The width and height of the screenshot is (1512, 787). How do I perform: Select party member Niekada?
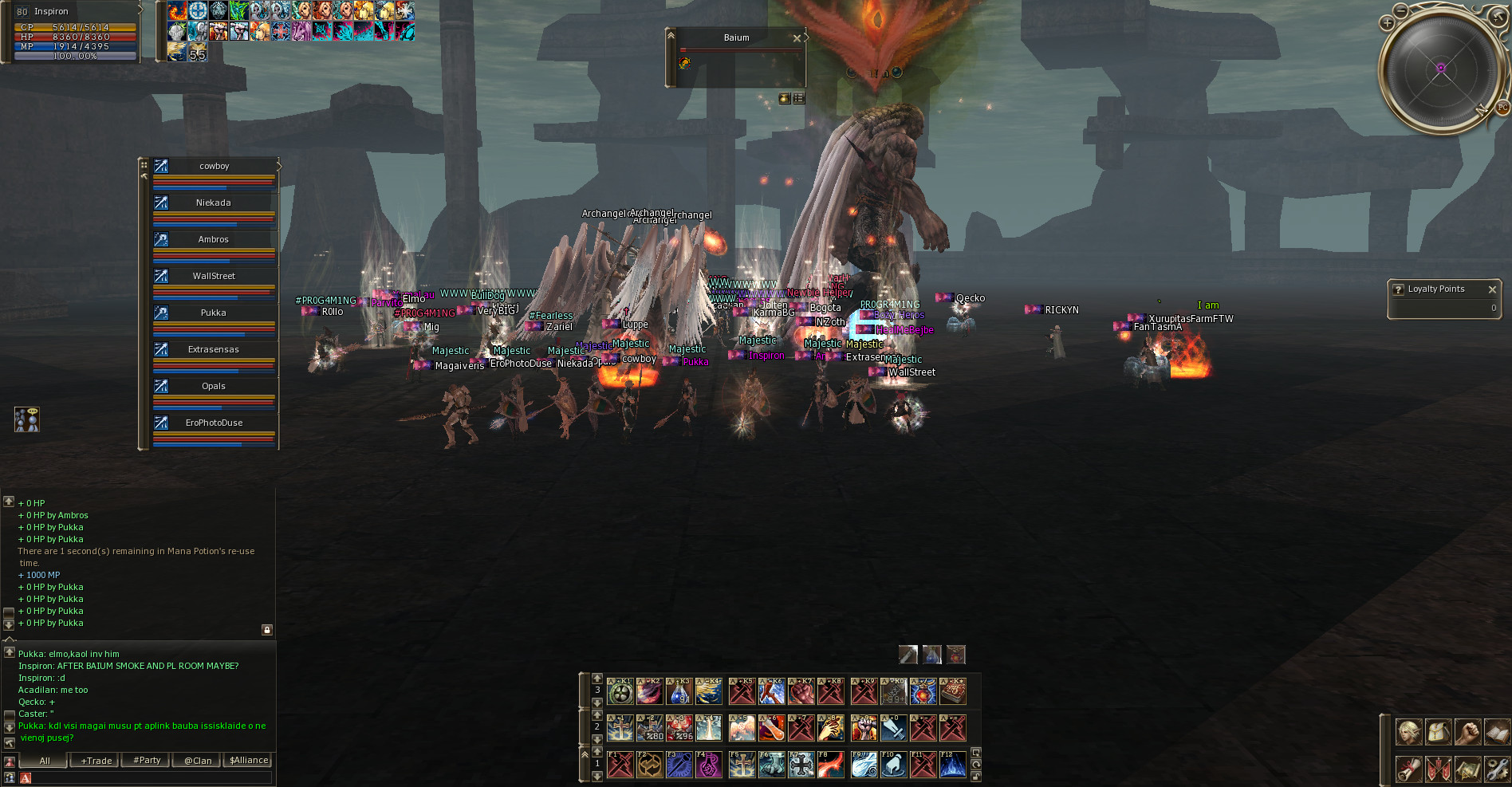point(214,203)
